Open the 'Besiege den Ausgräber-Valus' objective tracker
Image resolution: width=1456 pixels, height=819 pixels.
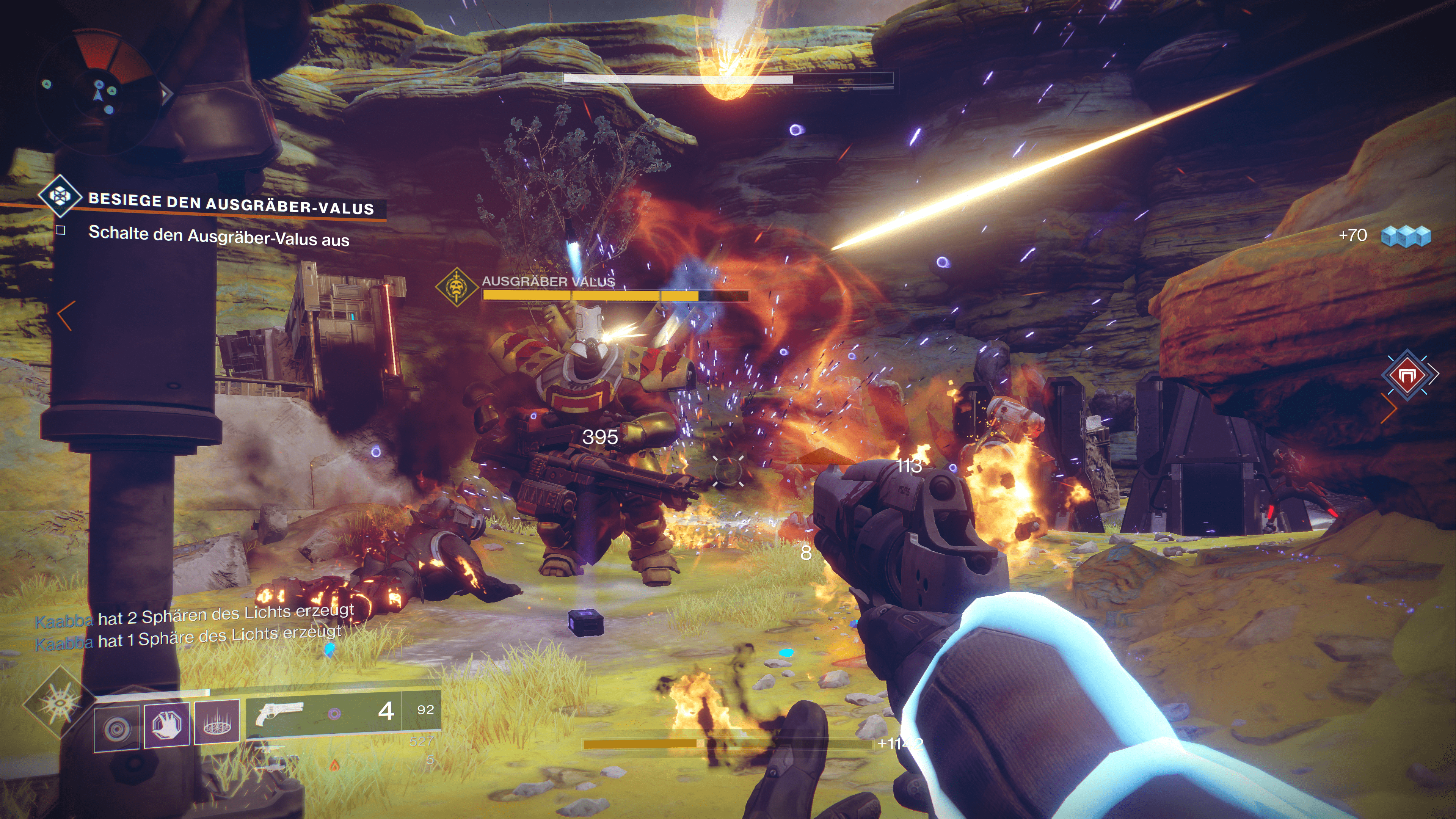coord(231,204)
